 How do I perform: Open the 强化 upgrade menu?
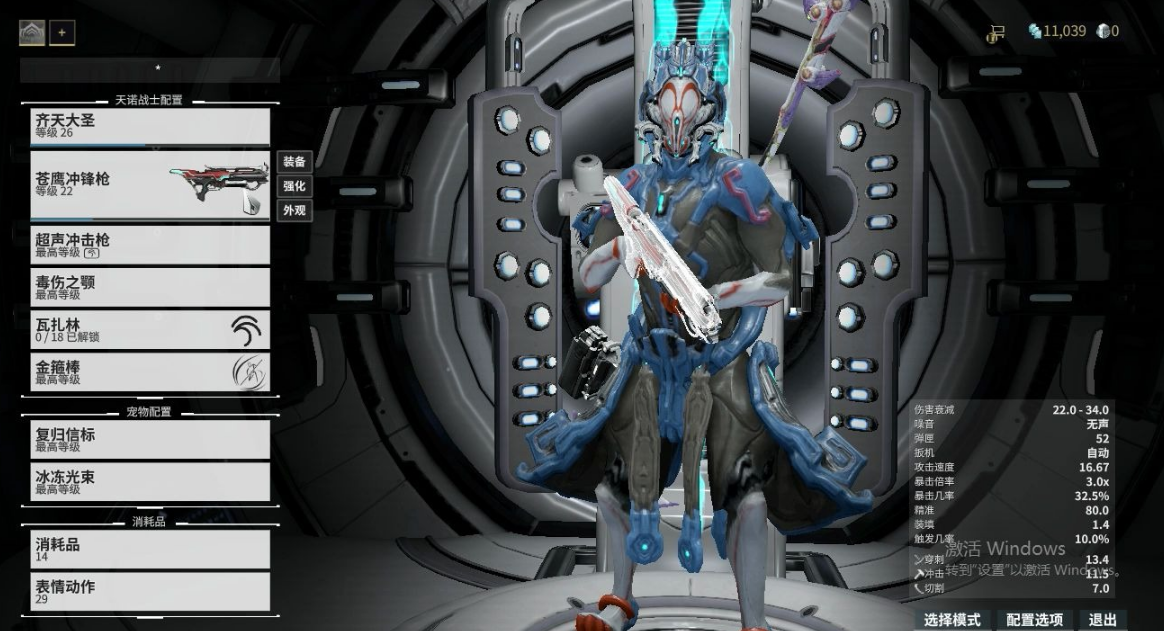[293, 186]
